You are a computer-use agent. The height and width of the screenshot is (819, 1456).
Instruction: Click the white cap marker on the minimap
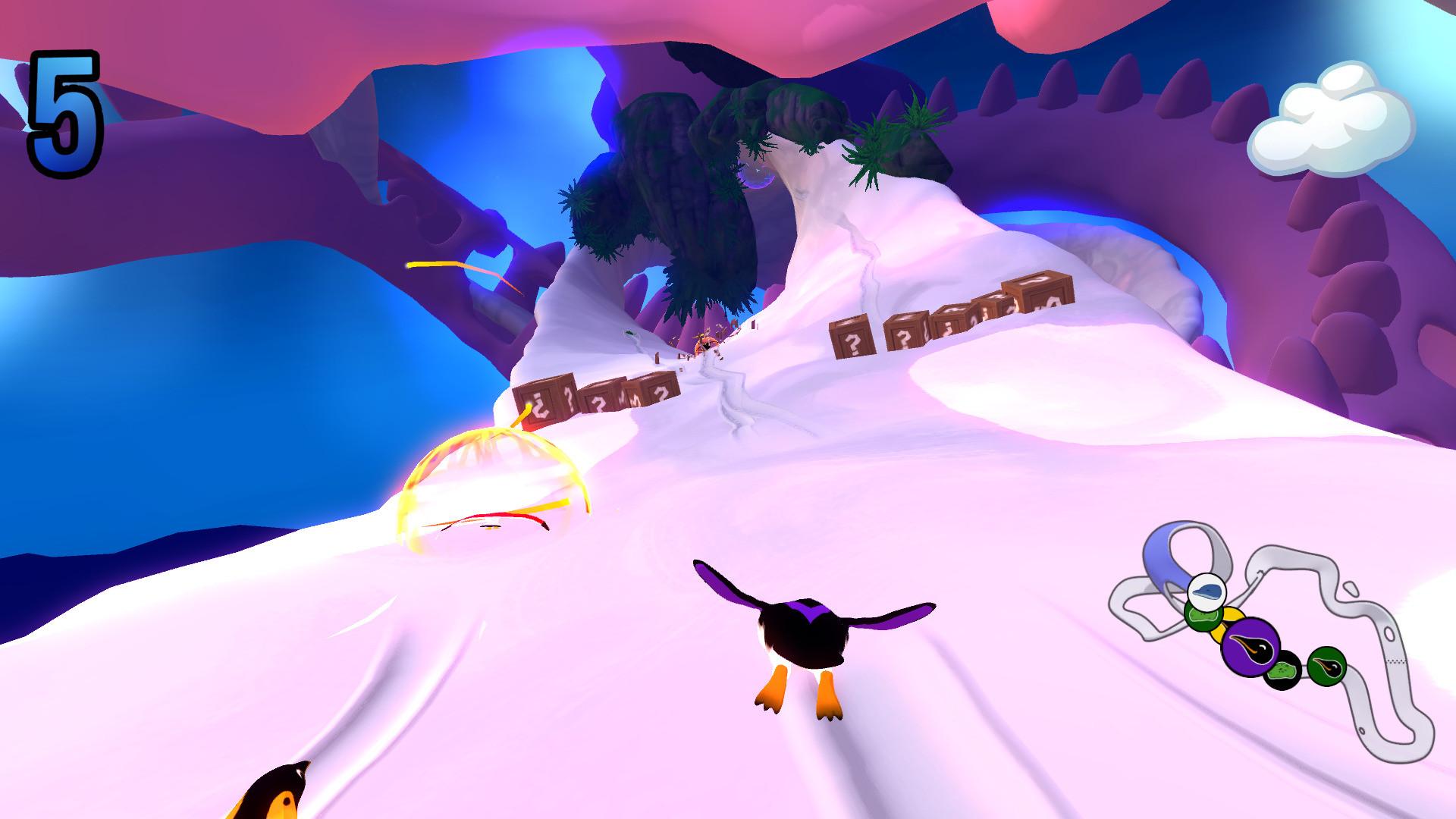(1207, 593)
